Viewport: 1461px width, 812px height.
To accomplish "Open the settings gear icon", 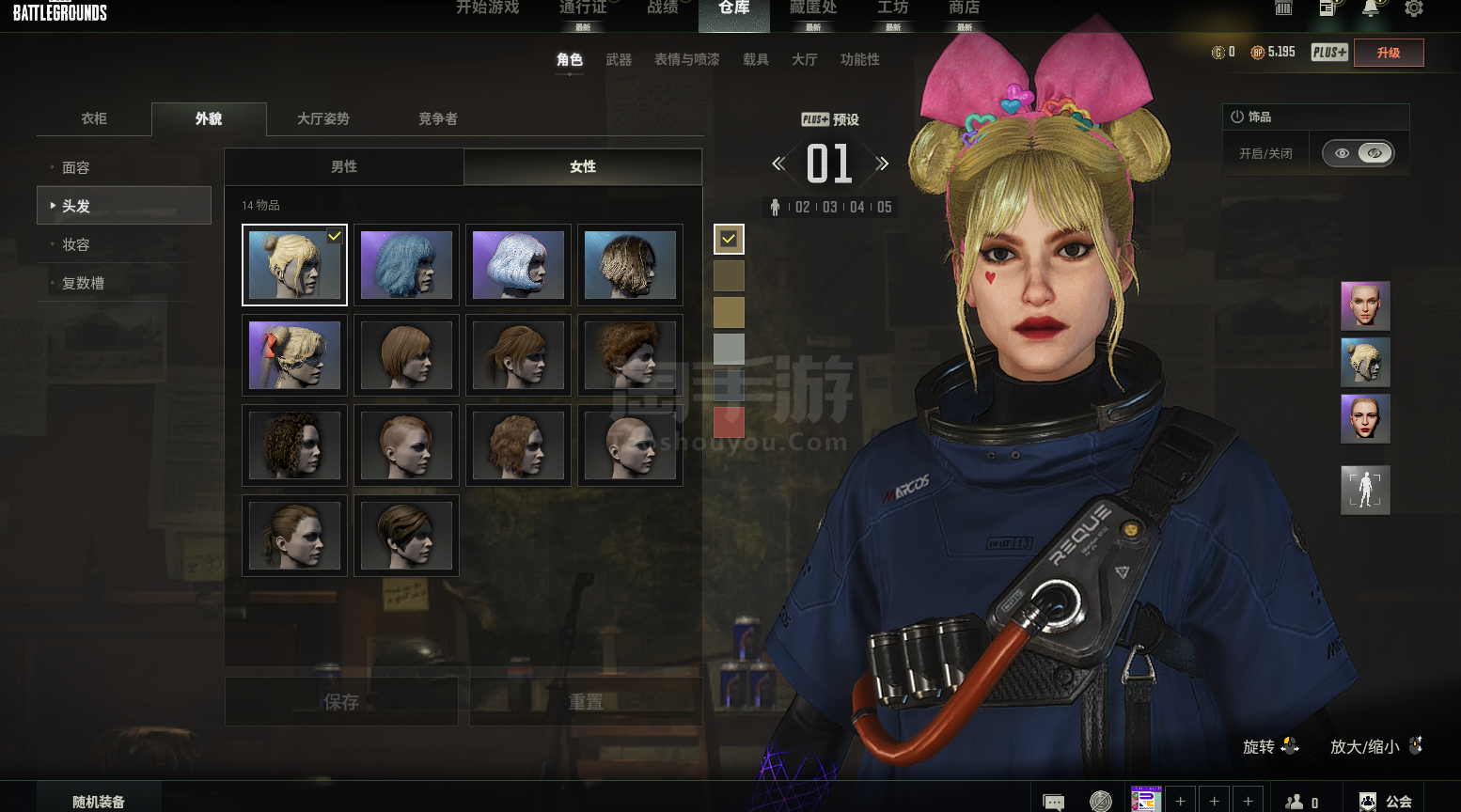I will click(1414, 8).
